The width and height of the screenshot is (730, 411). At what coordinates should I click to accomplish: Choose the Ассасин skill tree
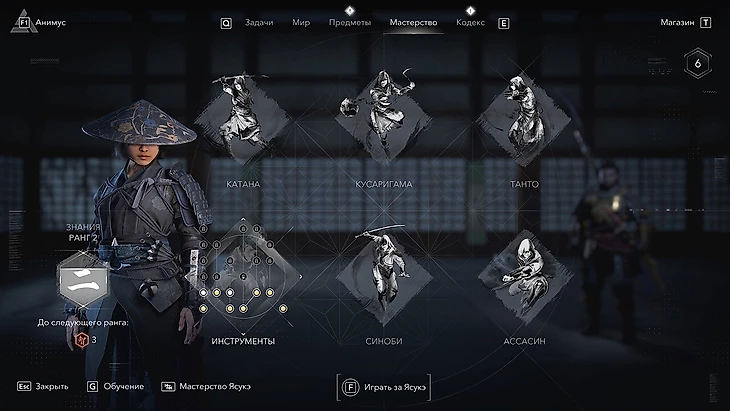[523, 277]
